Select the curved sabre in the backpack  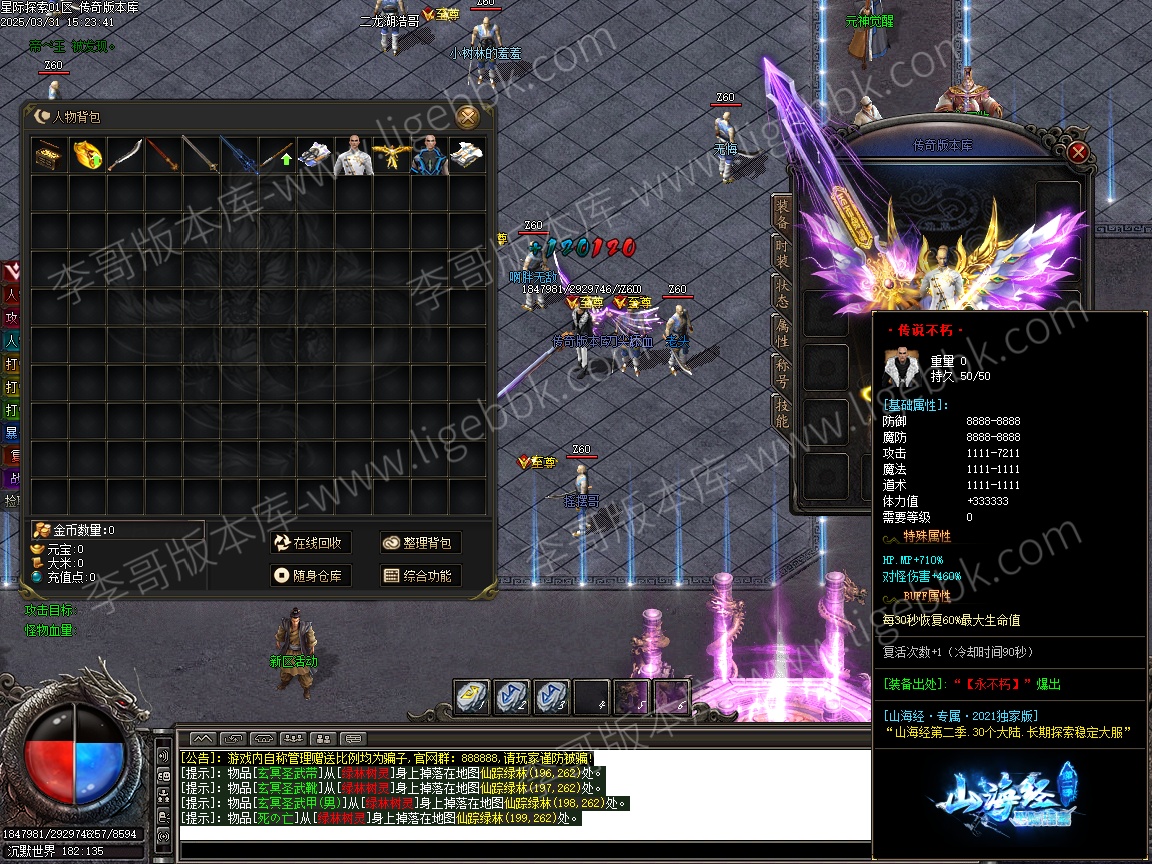click(125, 156)
